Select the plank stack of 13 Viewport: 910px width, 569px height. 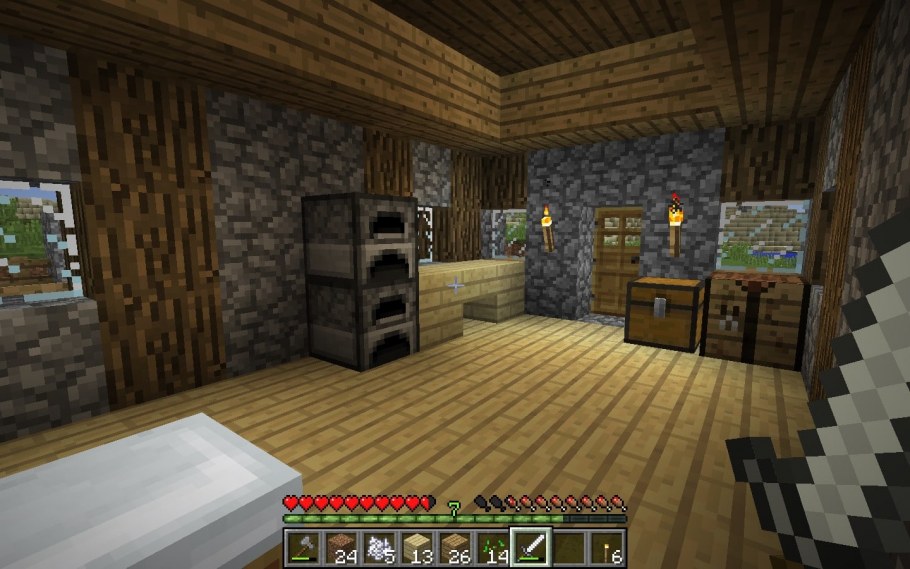point(417,547)
